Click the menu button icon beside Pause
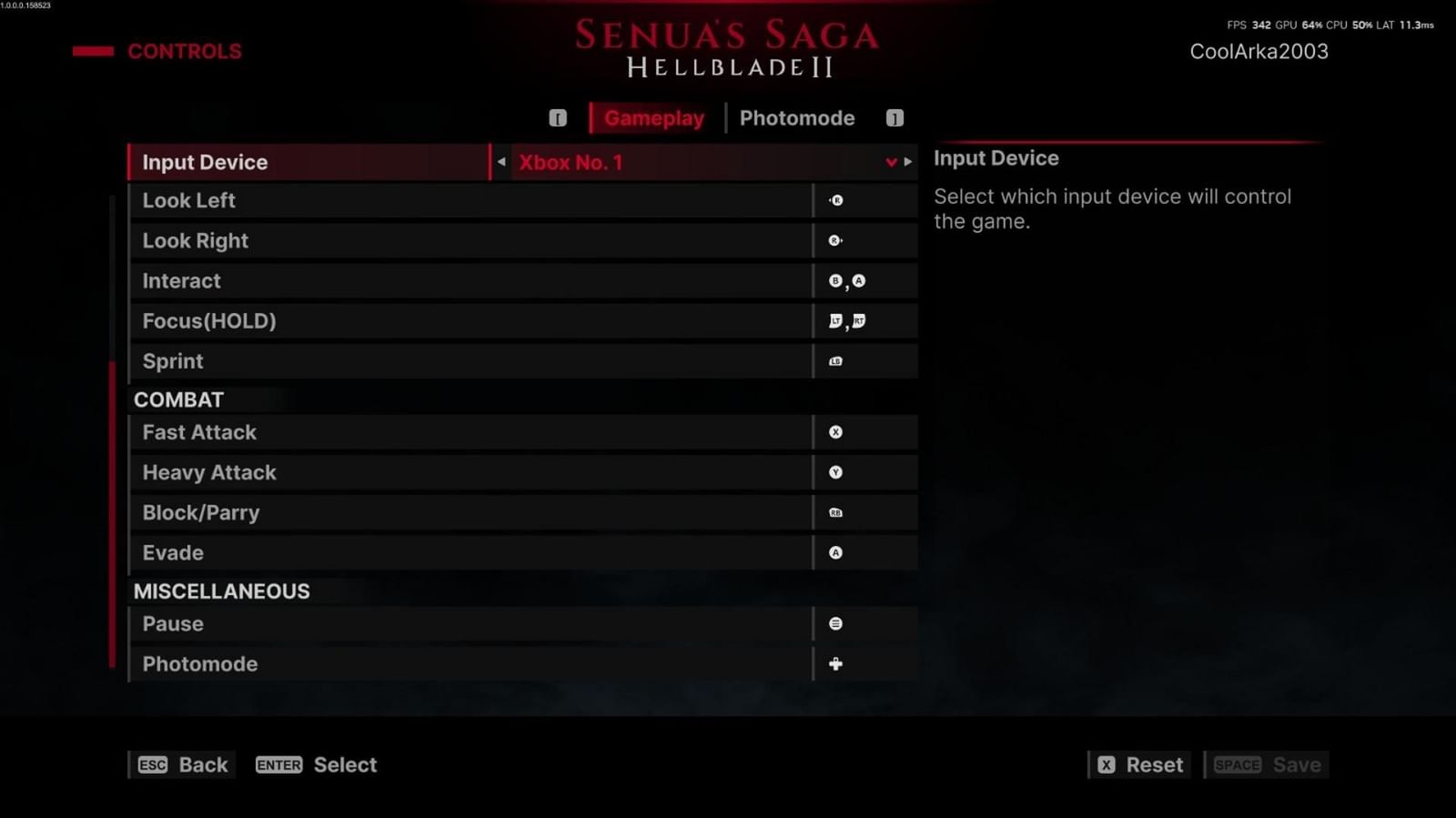1456x818 pixels. click(834, 623)
